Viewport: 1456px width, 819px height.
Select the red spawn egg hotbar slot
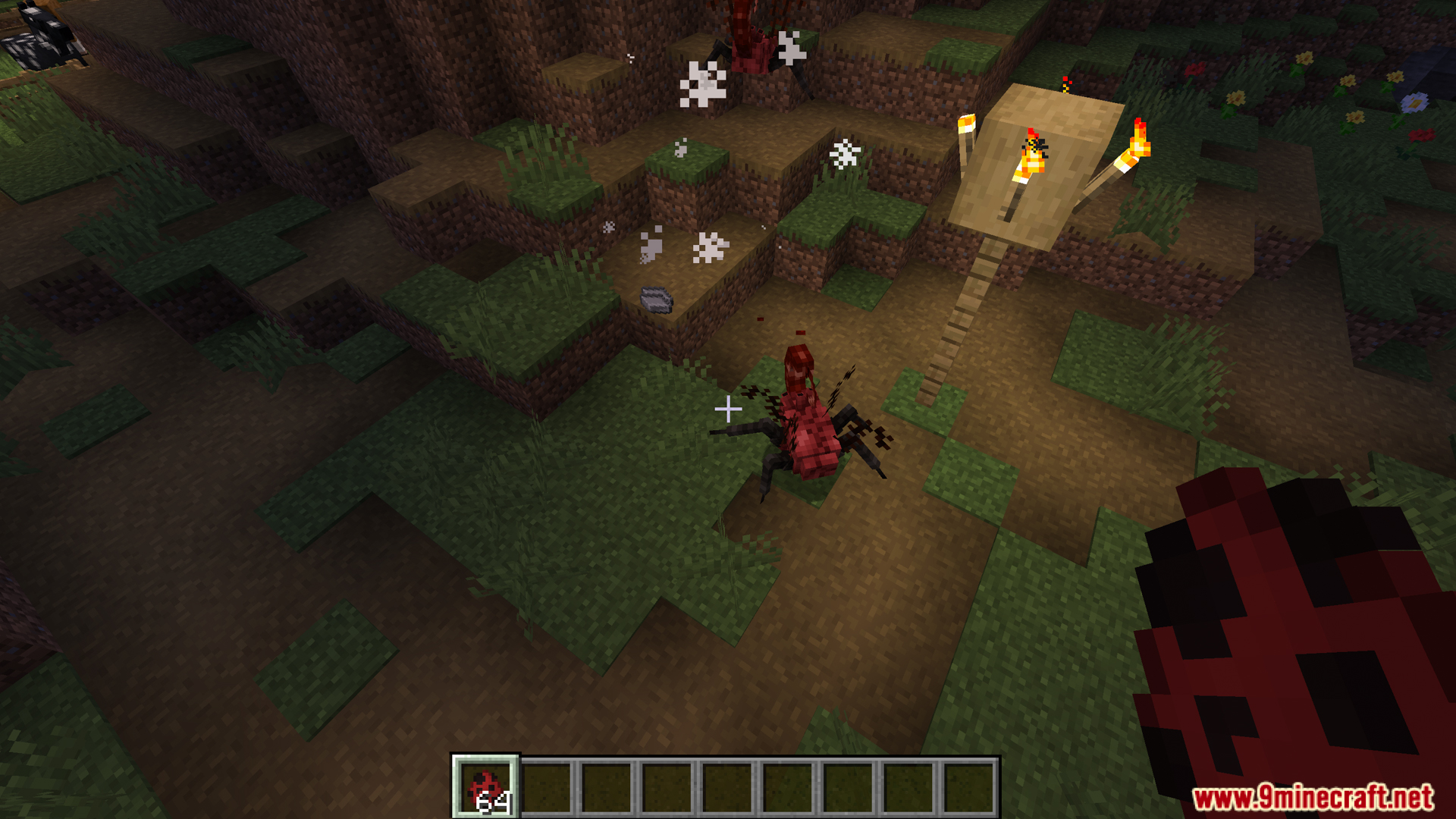click(x=485, y=787)
